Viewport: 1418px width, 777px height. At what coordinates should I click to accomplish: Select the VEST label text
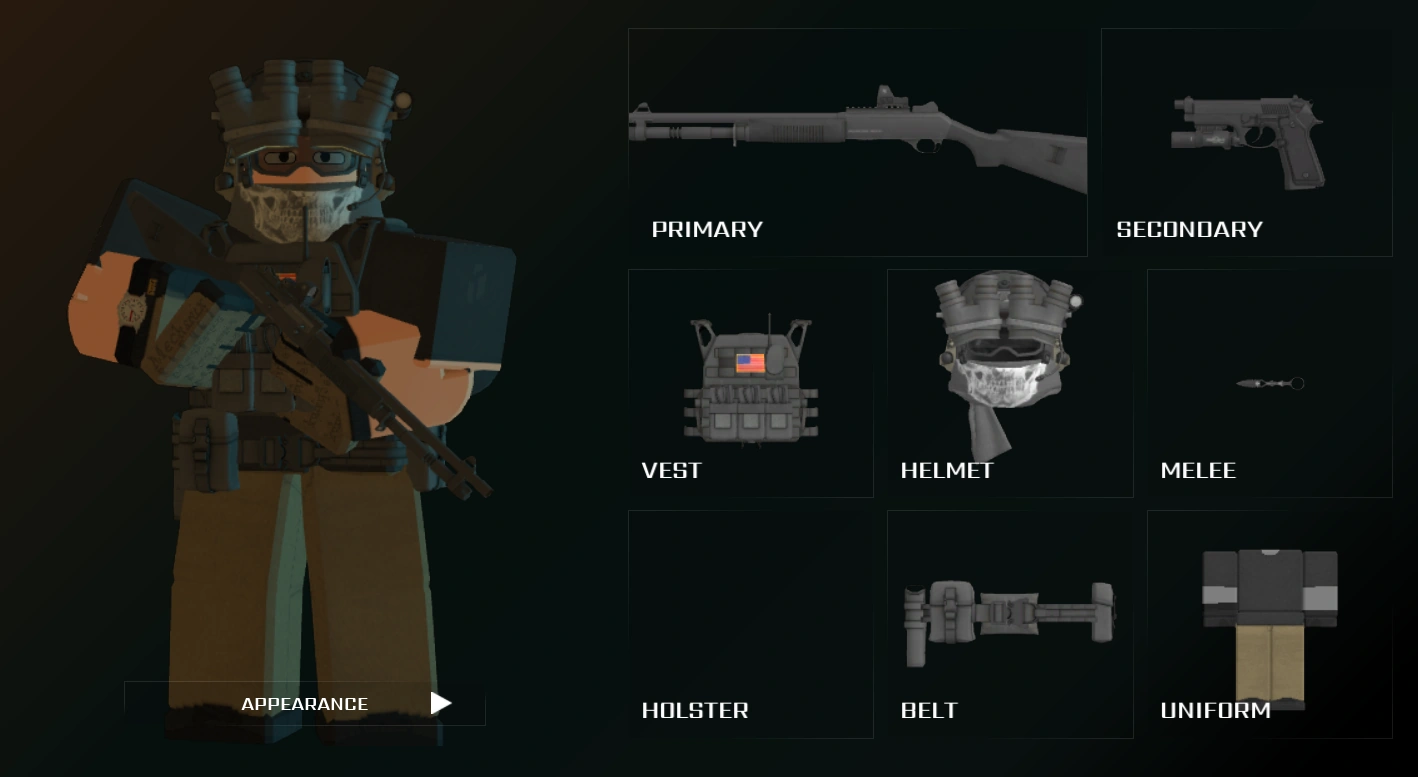[x=671, y=470]
